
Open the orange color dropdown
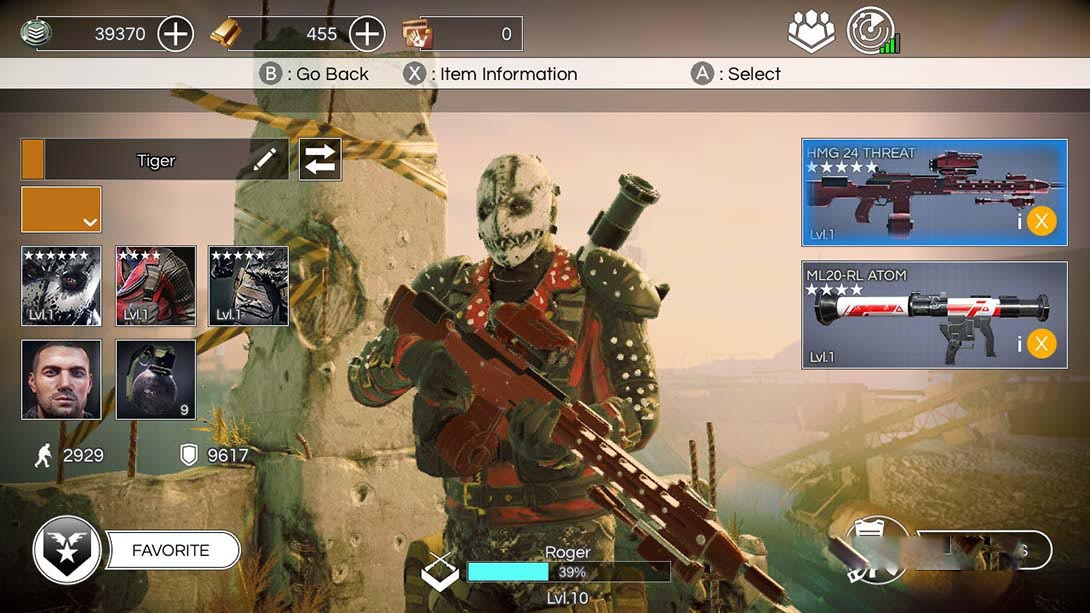click(61, 209)
